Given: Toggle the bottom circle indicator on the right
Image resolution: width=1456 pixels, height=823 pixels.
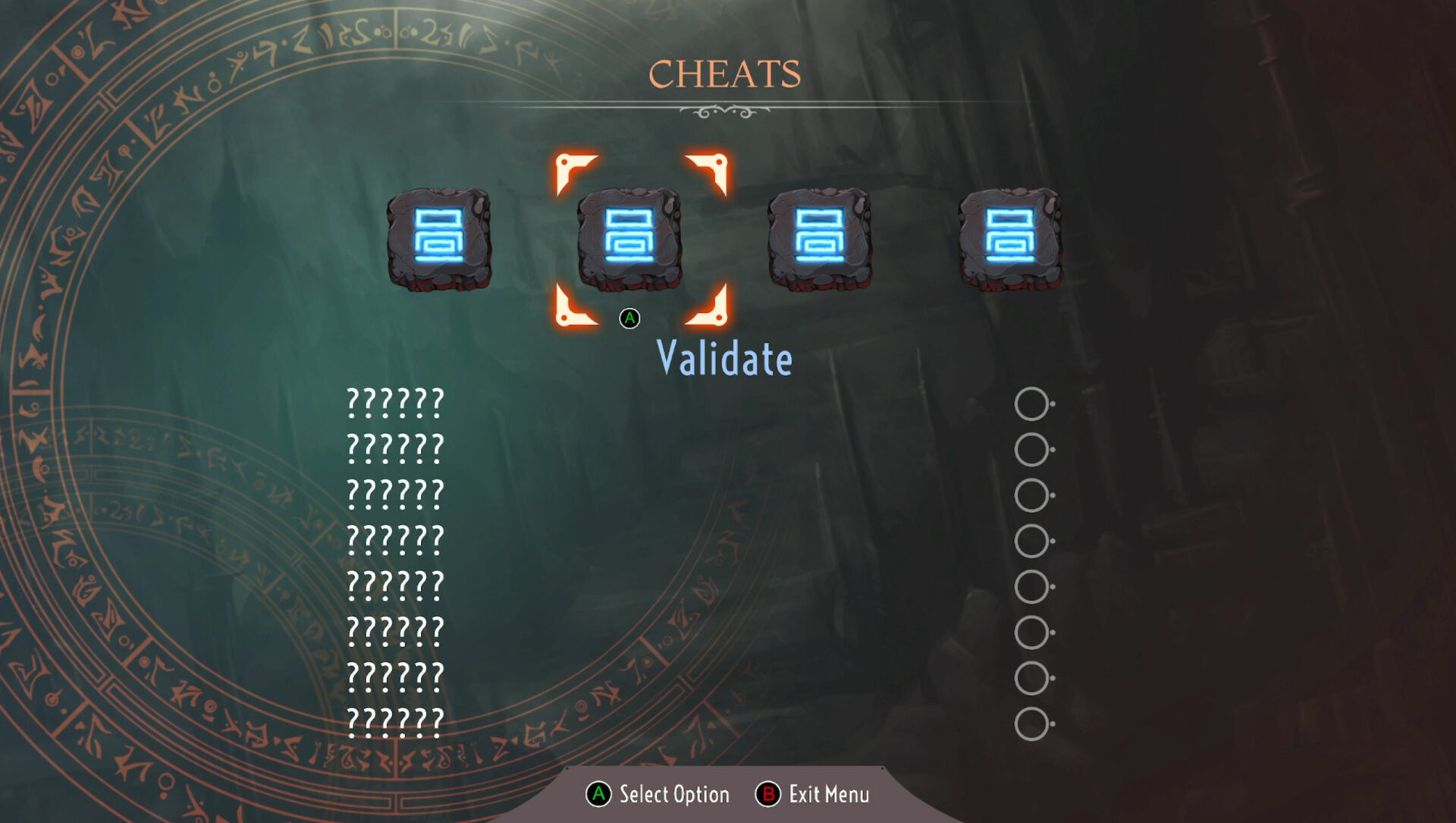Looking at the screenshot, I should (x=1031, y=715).
